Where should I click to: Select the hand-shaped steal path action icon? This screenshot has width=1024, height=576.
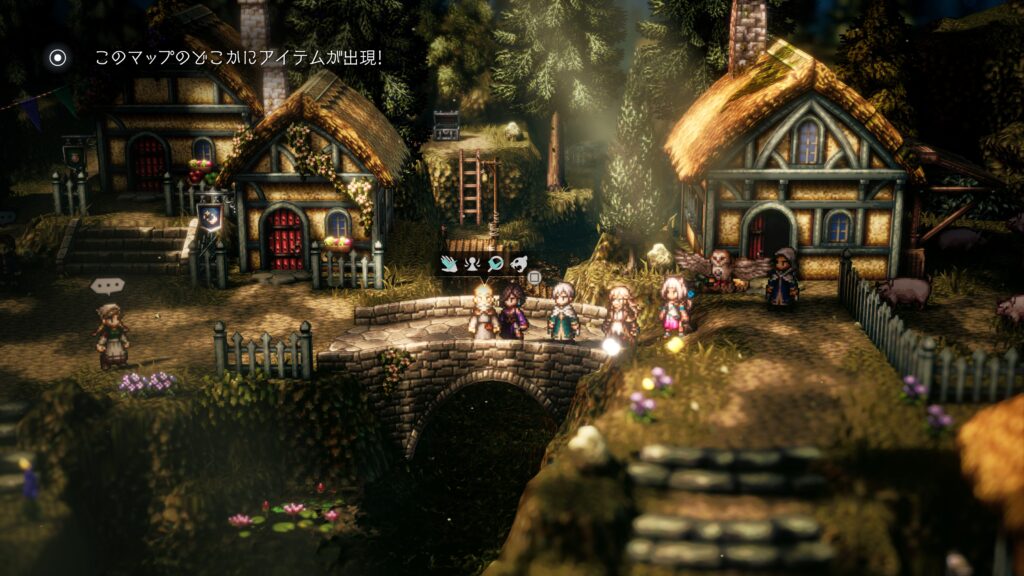coord(449,264)
